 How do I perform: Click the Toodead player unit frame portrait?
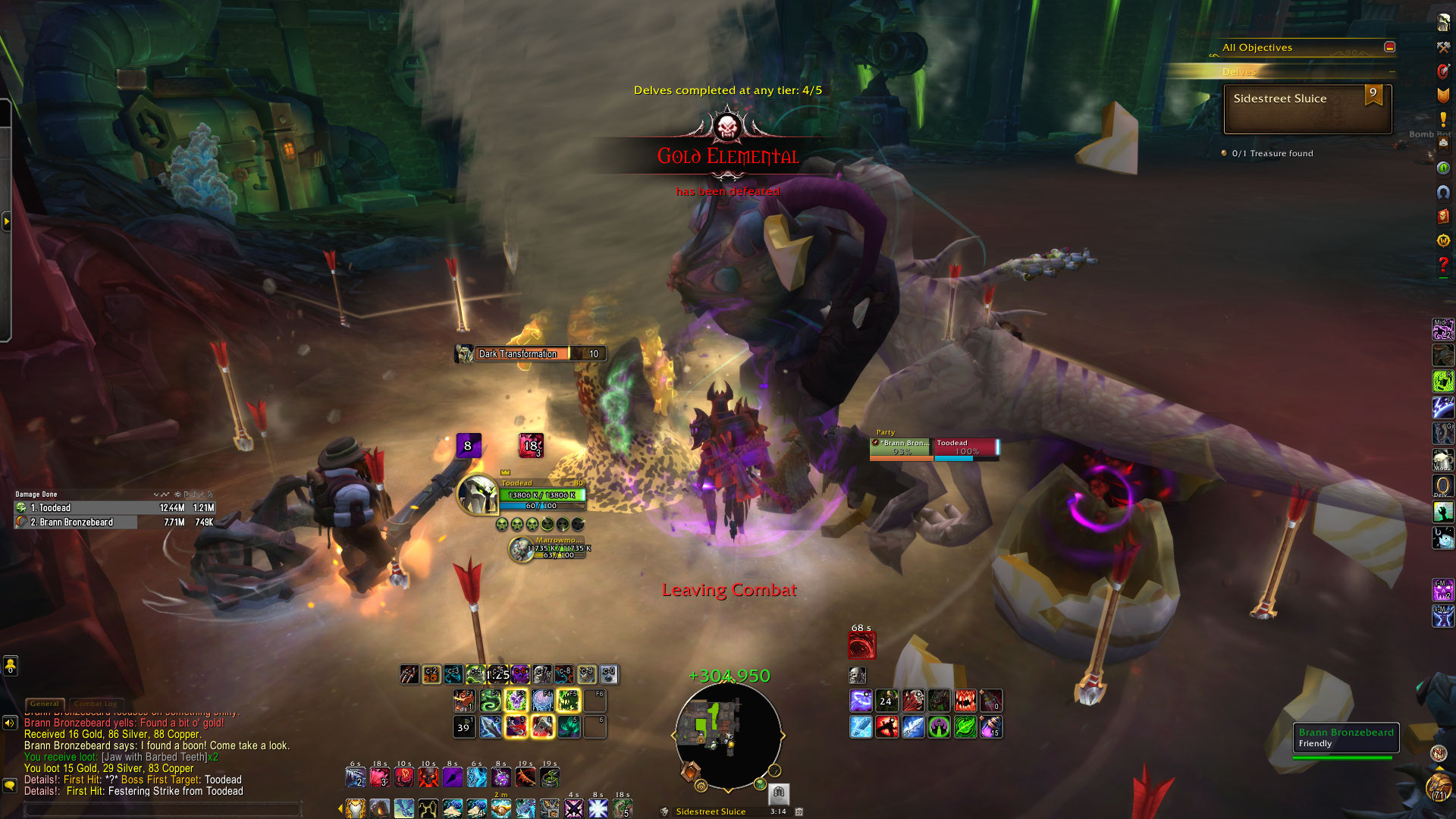[x=478, y=494]
